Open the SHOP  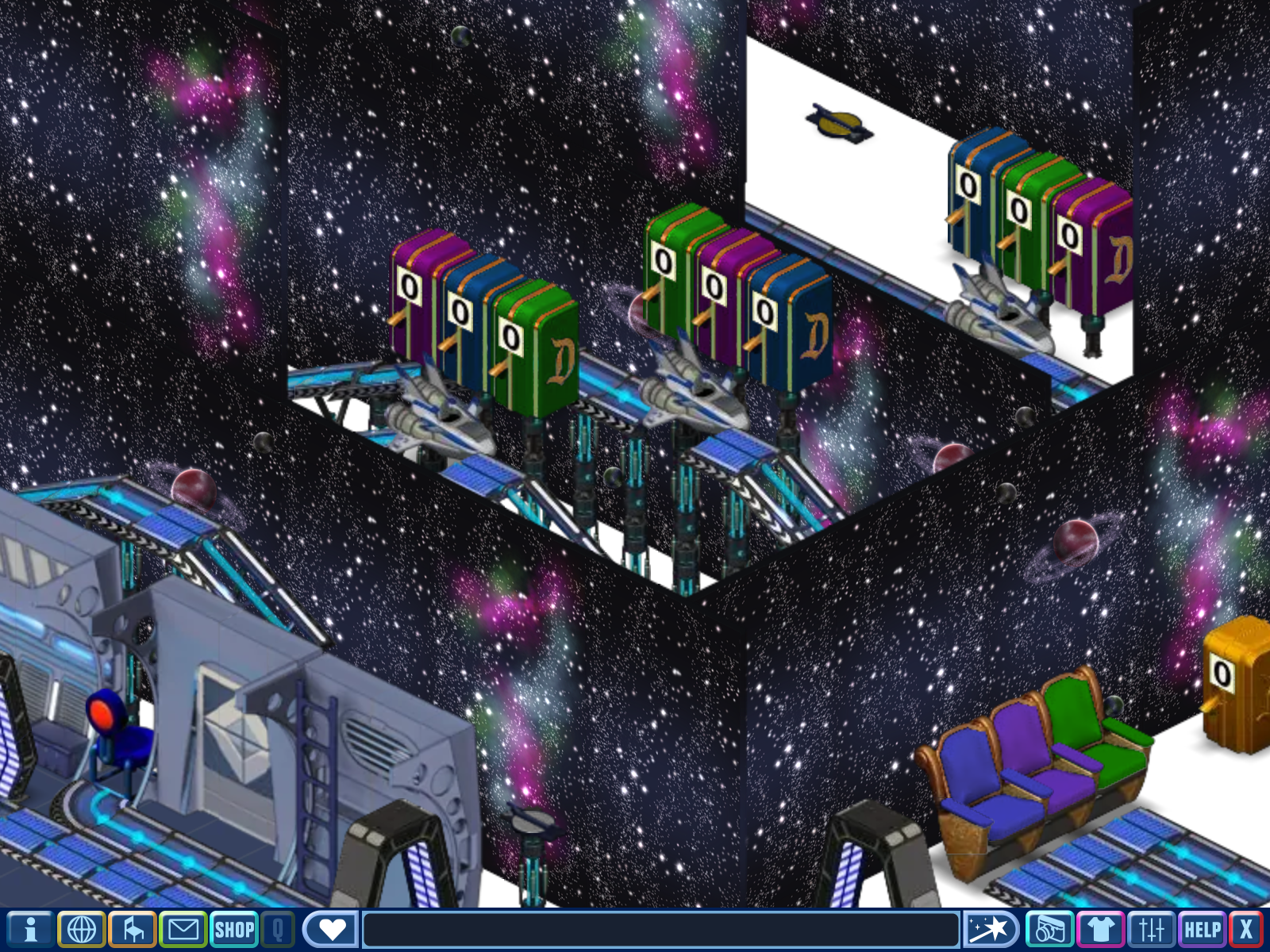[x=234, y=929]
